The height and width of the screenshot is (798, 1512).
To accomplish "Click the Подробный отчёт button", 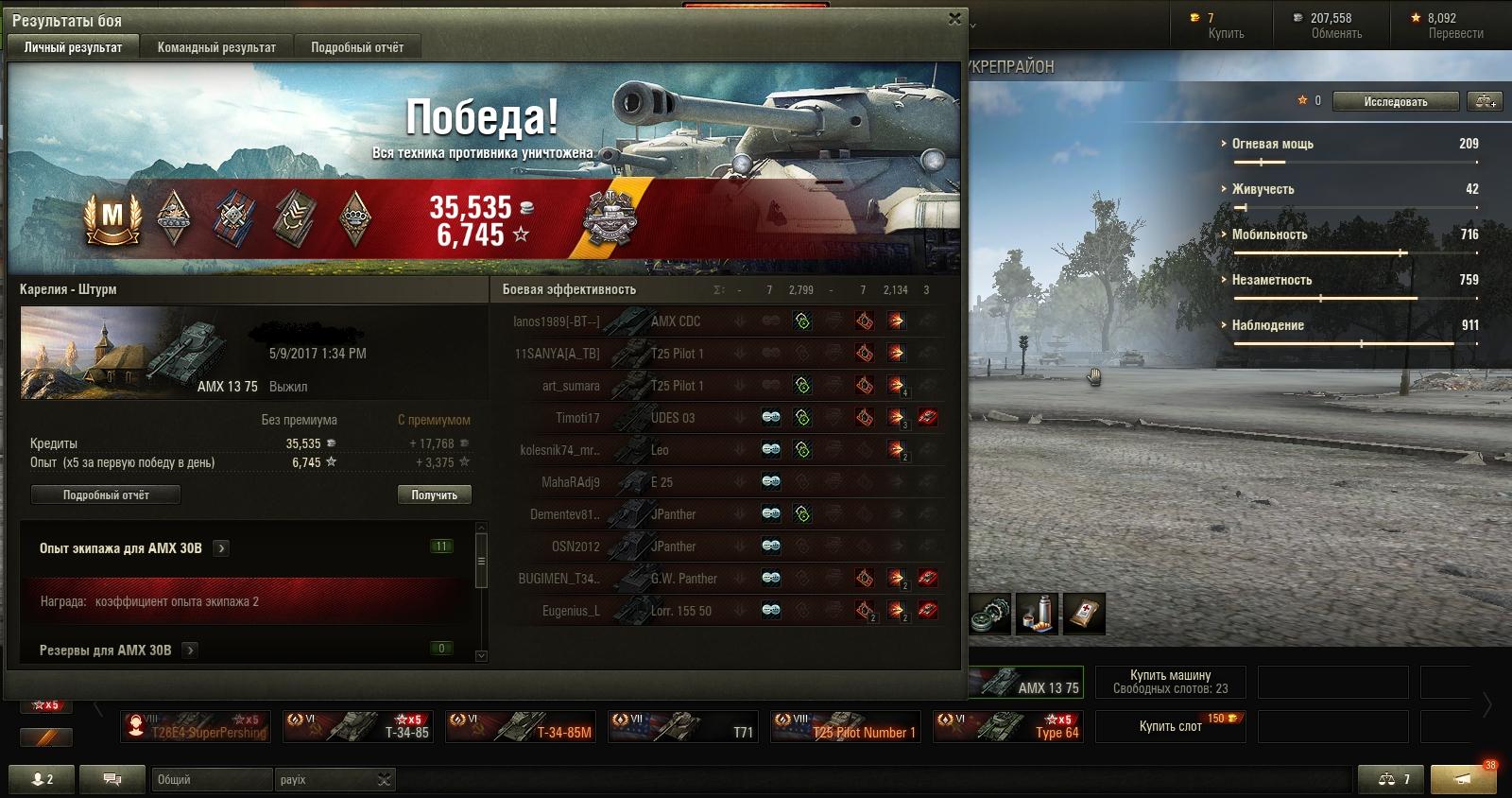I will (106, 494).
